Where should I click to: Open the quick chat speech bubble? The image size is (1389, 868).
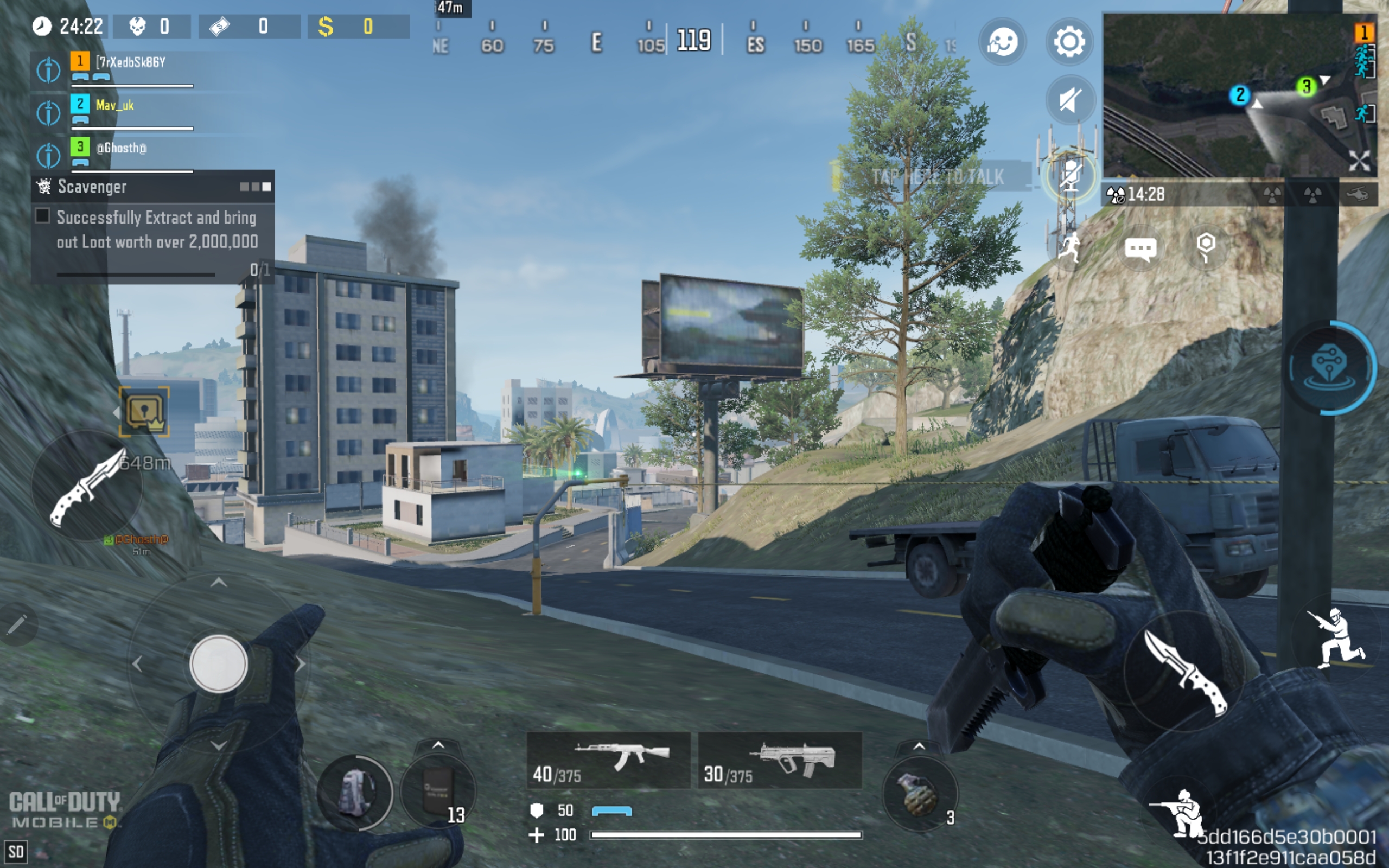1140,248
